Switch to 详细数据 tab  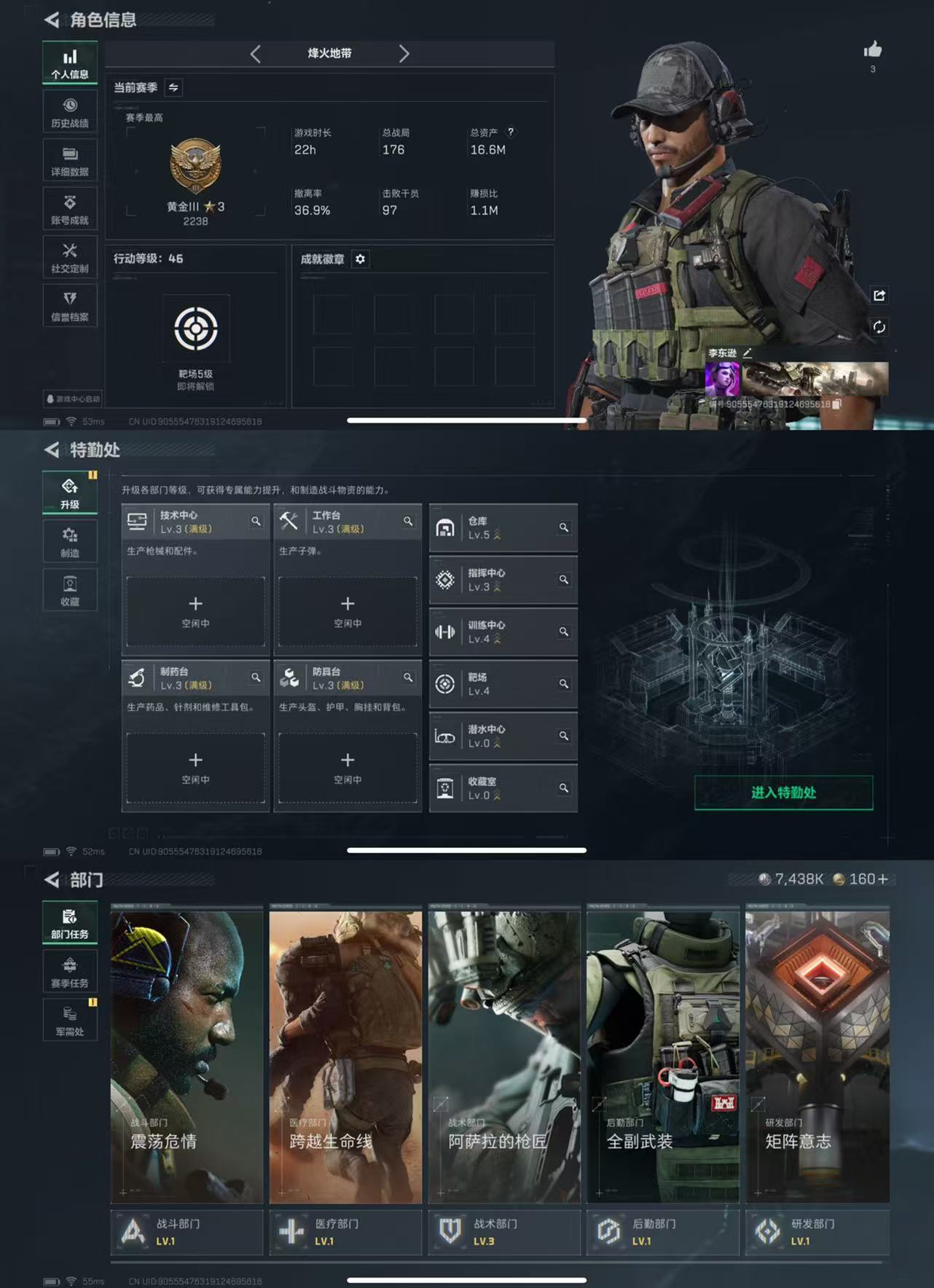pyautogui.click(x=70, y=161)
